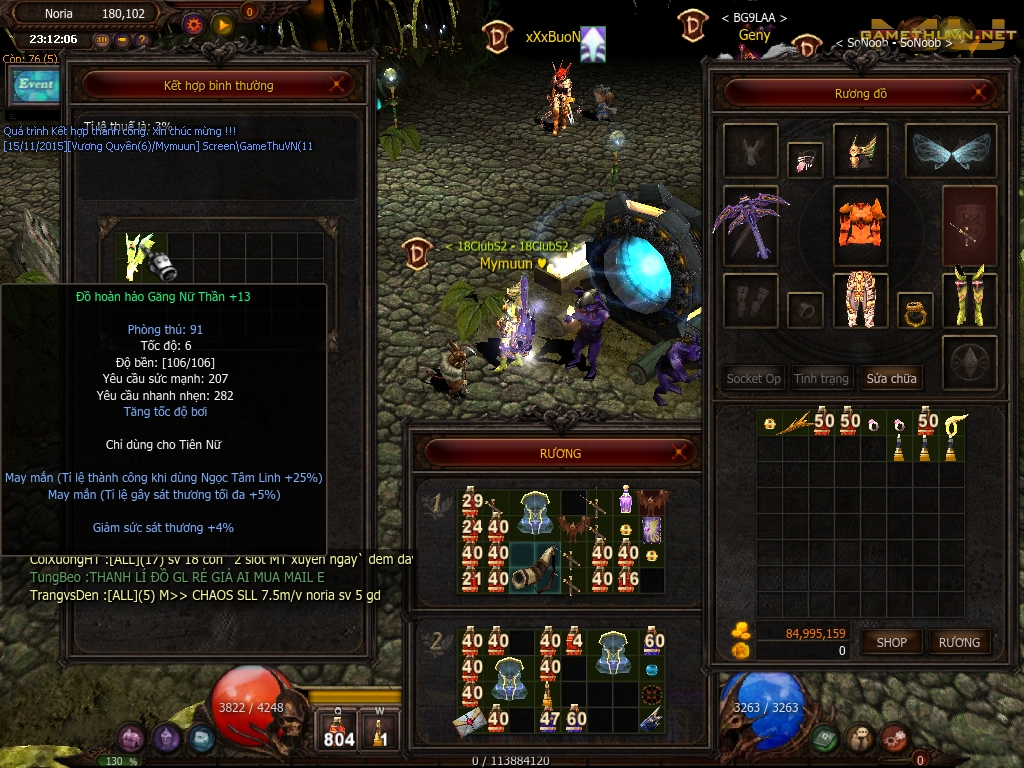Click the equipped blue wings slot
1024x768 pixels.
tap(950, 151)
